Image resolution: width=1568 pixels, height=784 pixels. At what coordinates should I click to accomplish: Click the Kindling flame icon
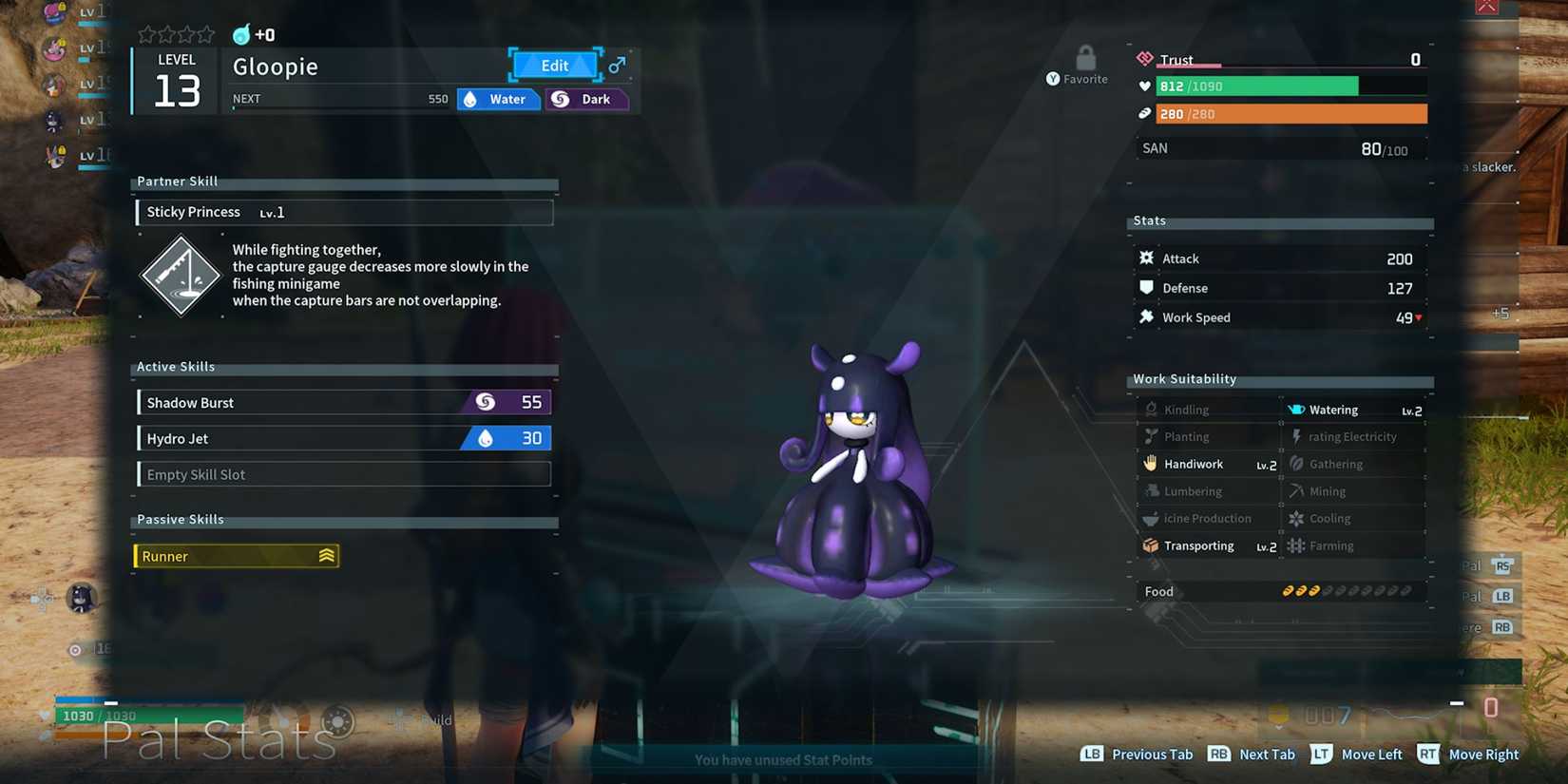(x=1151, y=409)
